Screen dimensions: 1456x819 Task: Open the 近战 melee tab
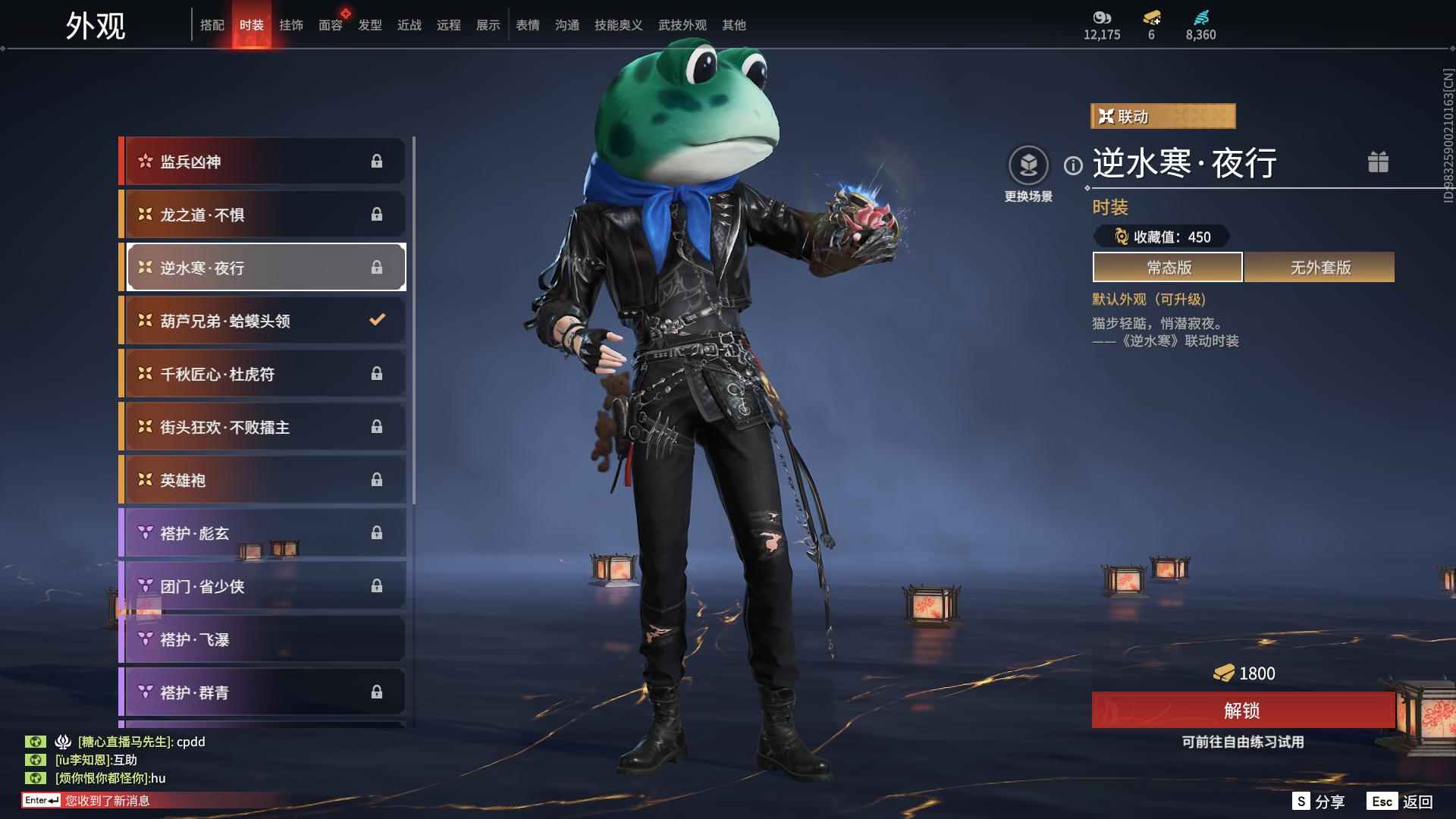point(409,25)
